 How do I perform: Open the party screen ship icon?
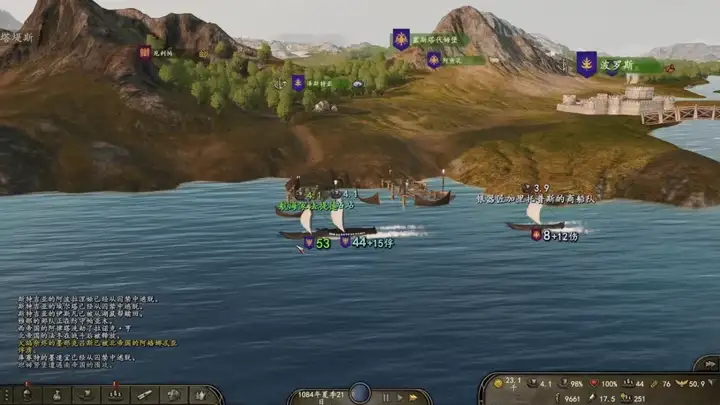coord(86,395)
